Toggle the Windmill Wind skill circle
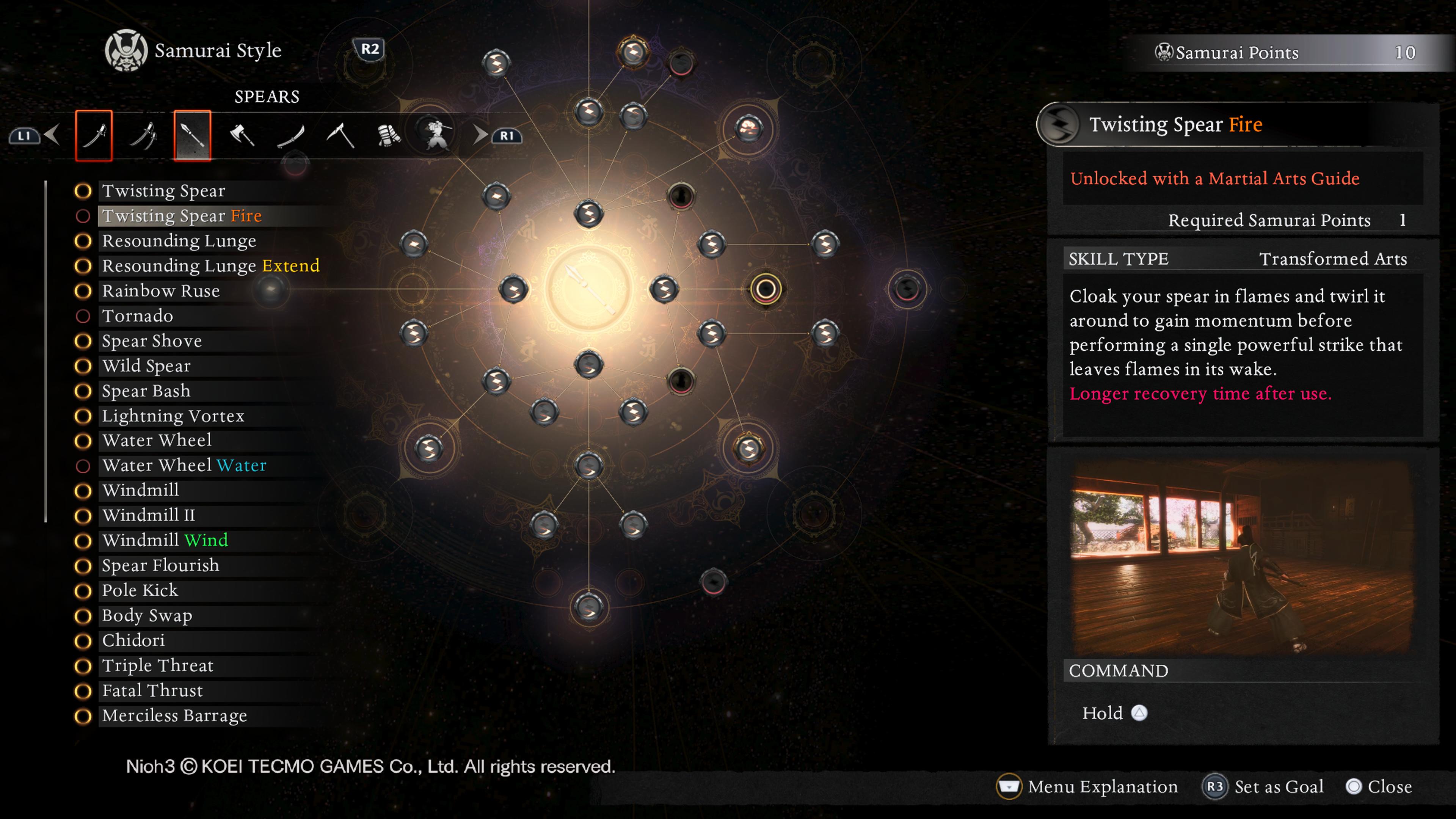The width and height of the screenshot is (1456, 819). point(84,540)
